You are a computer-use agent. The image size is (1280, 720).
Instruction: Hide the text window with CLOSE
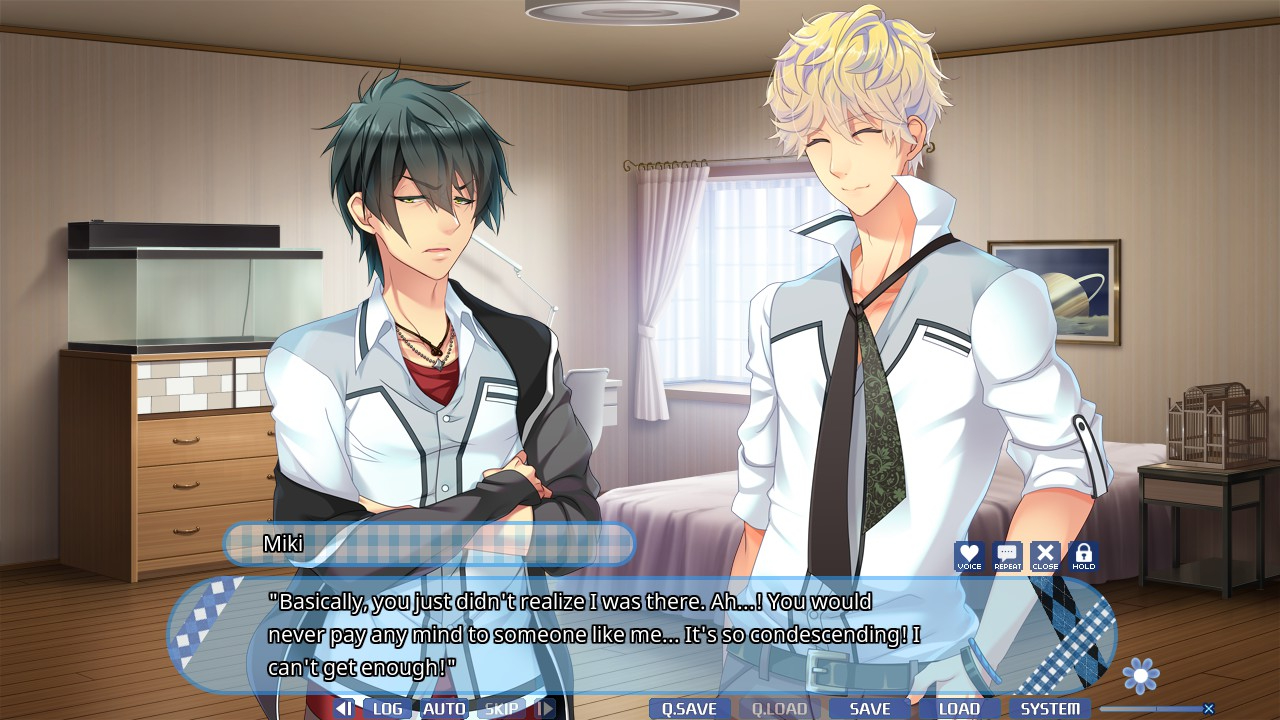[x=1045, y=557]
